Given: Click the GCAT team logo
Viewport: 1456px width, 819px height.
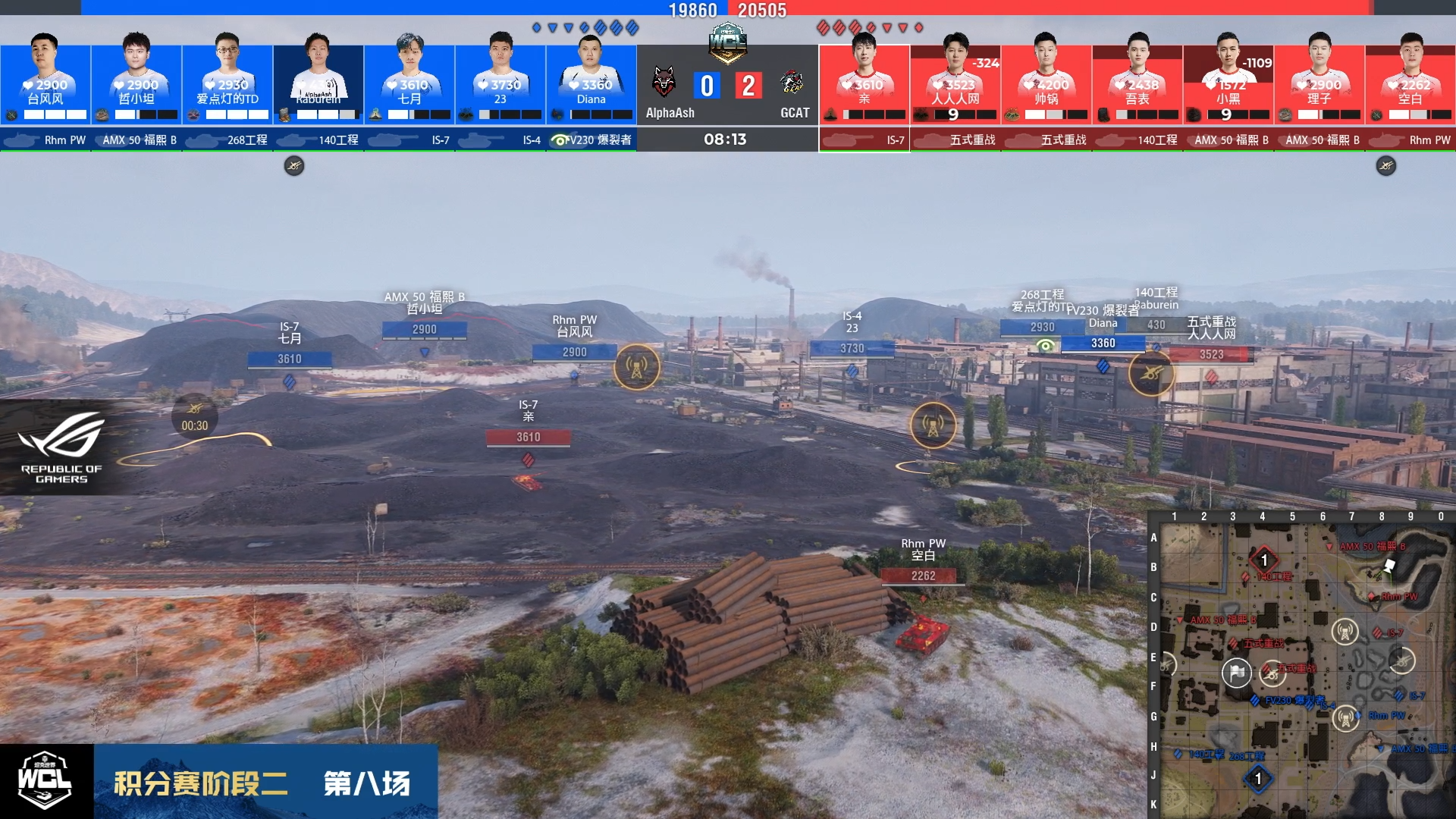Looking at the screenshot, I should click(x=792, y=82).
